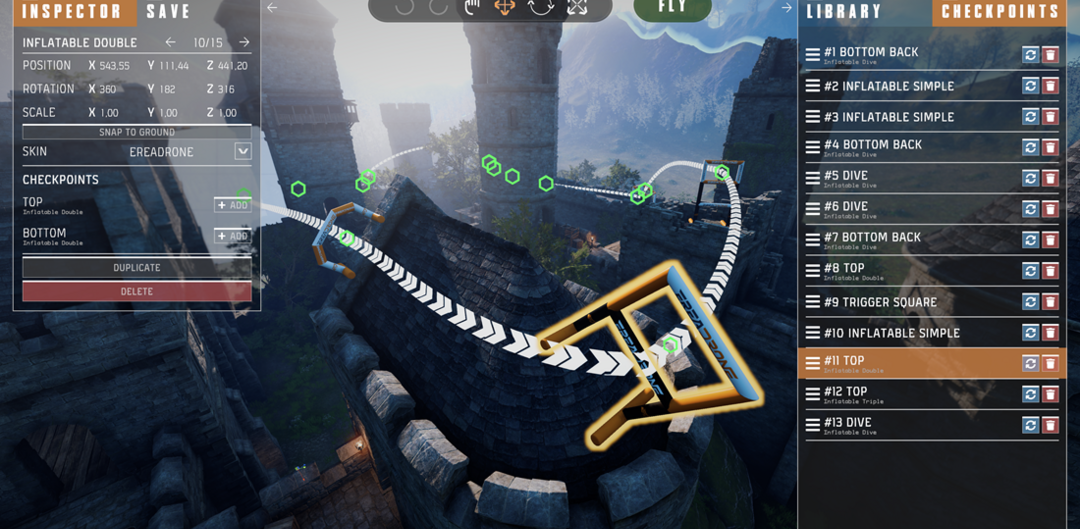This screenshot has width=1080, height=529.
Task: Swap checkpoint #13 Dive with refresh icon
Action: pyautogui.click(x=1030, y=426)
